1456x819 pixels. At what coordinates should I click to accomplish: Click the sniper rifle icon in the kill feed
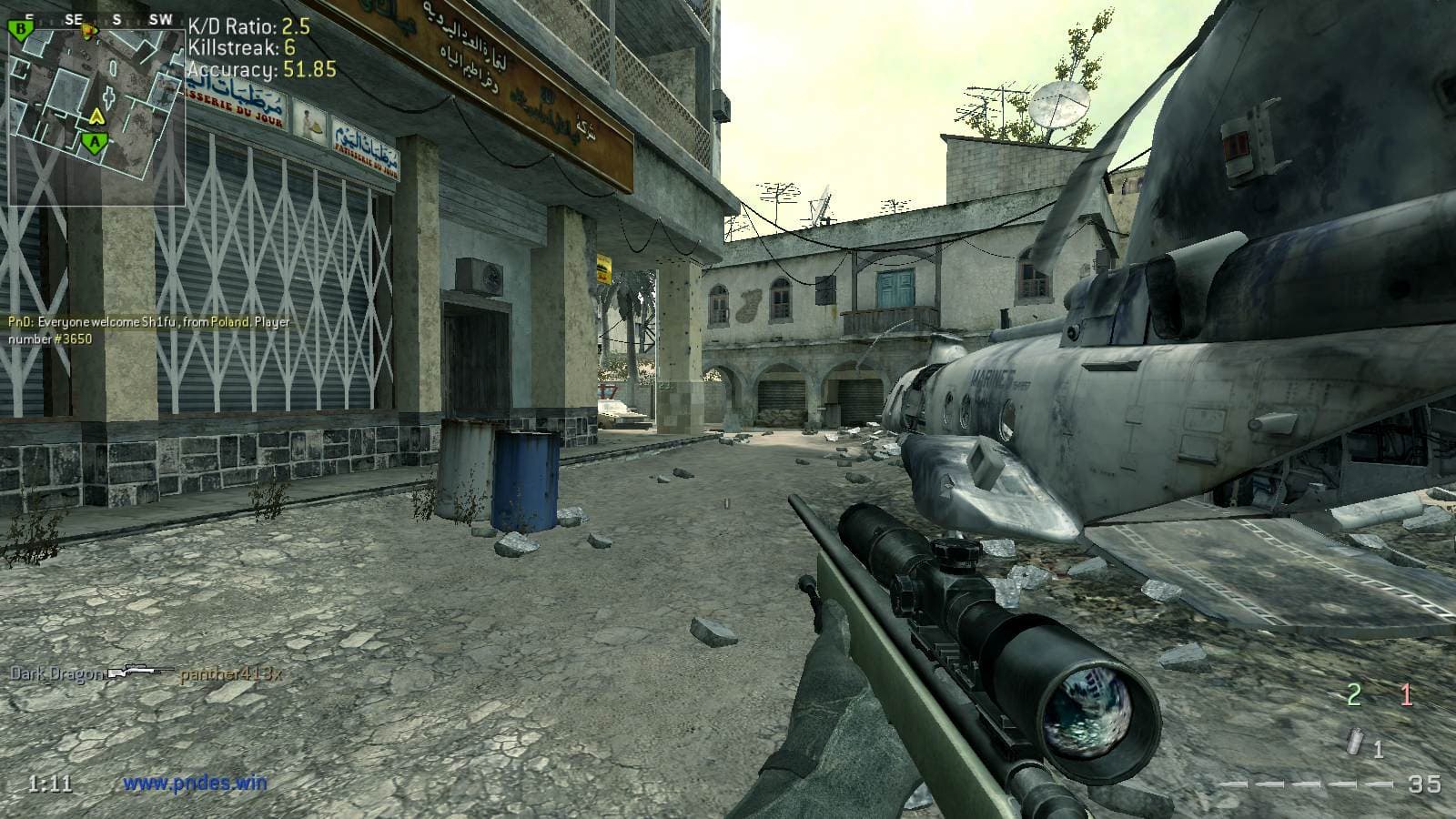(140, 672)
